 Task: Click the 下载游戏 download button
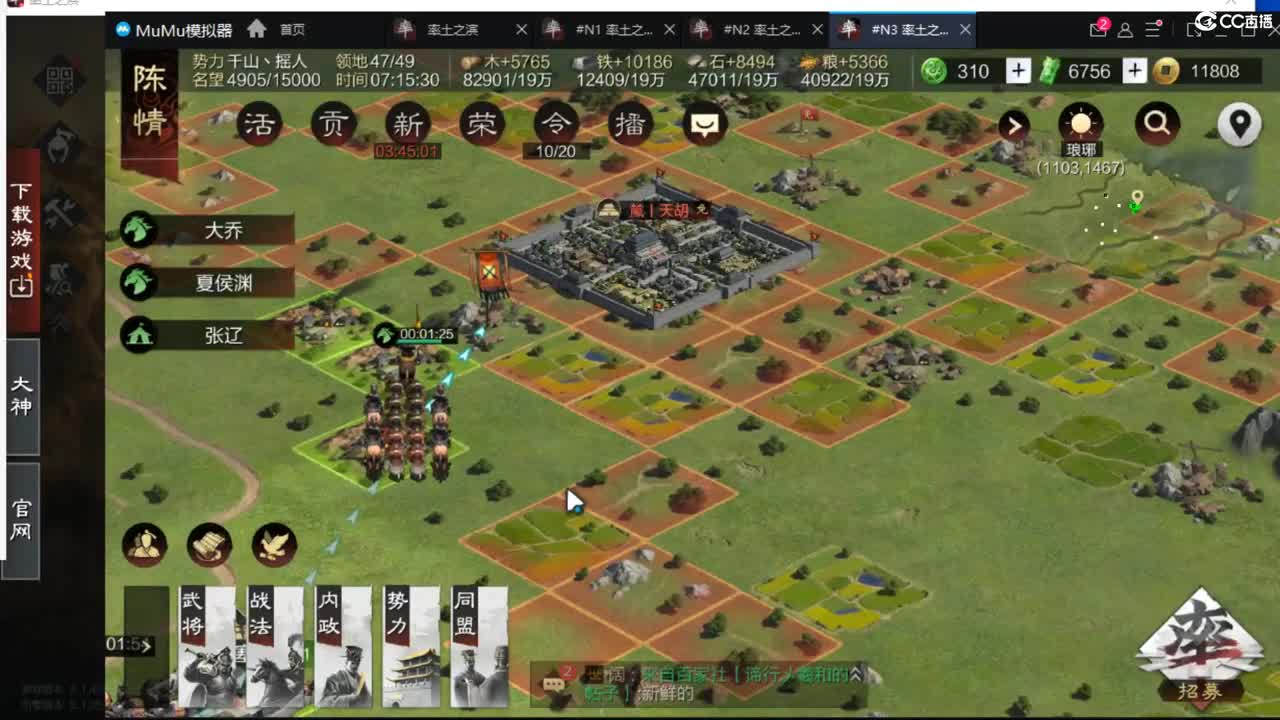click(20, 234)
